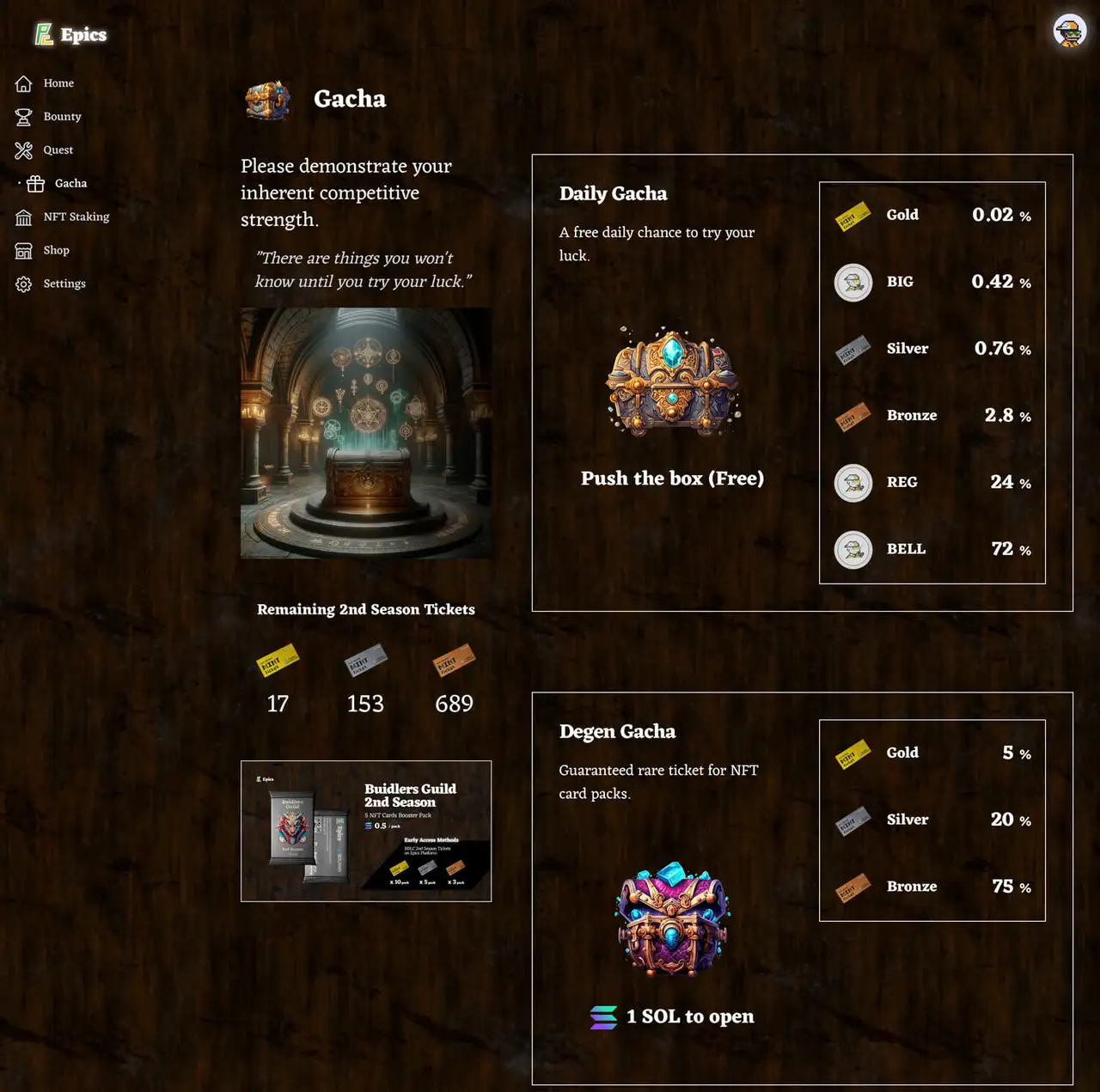
Task: Select the silver ticket in Degen Gacha panel
Action: point(852,823)
